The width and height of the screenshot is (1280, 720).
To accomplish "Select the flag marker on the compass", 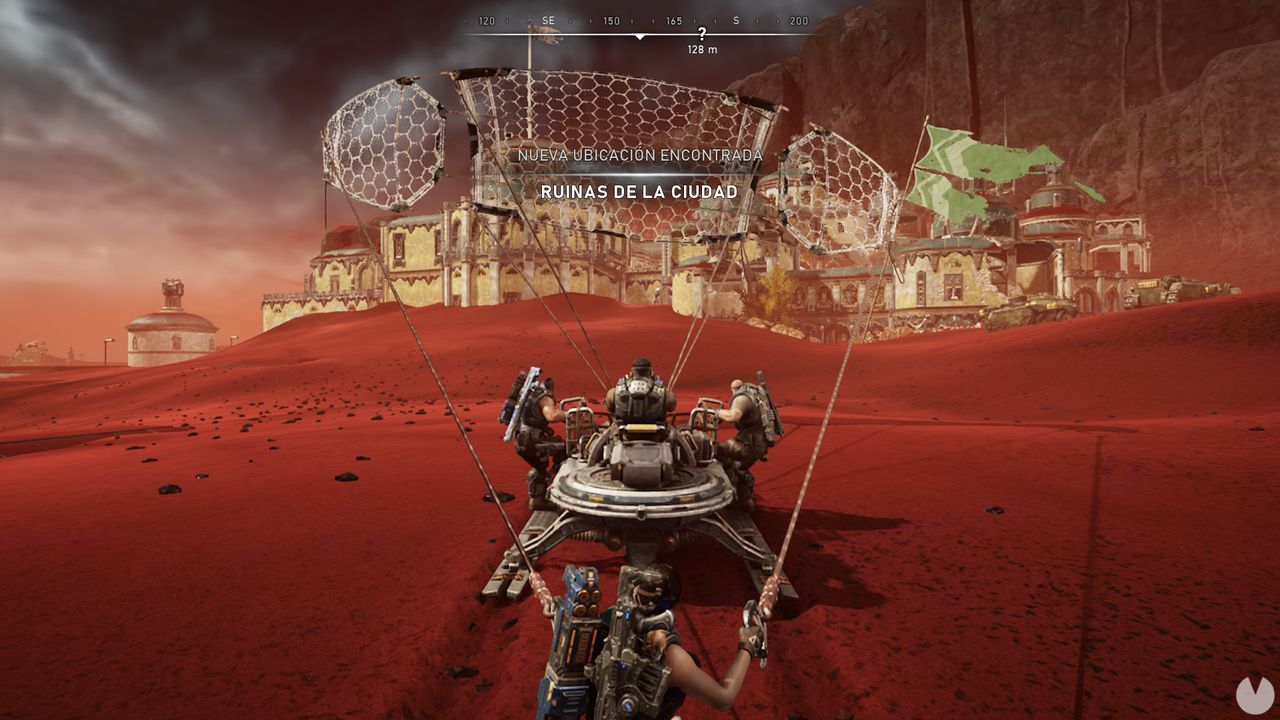I will click(x=545, y=36).
